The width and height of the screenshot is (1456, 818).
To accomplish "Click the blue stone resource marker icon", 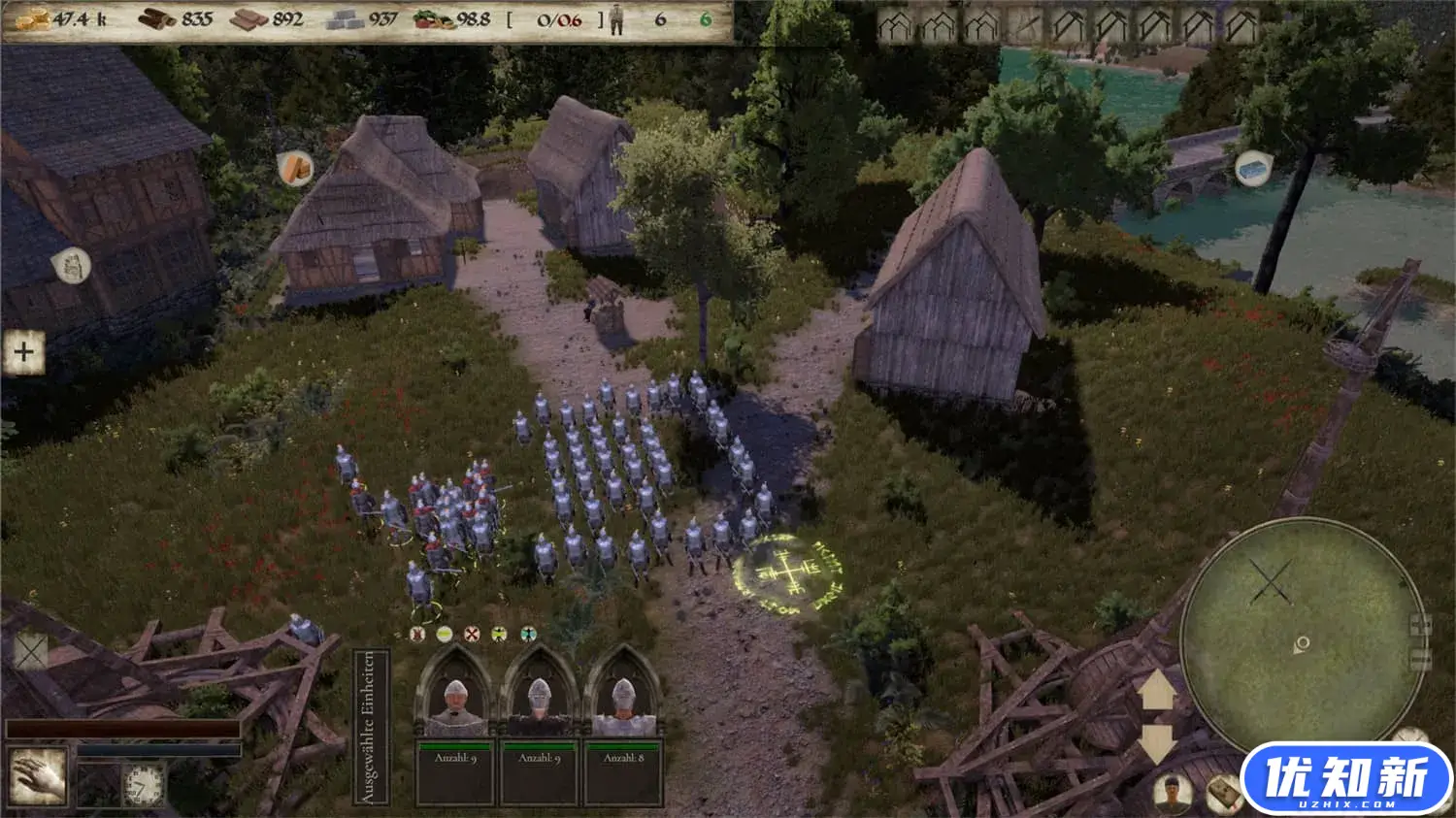I will (1254, 169).
